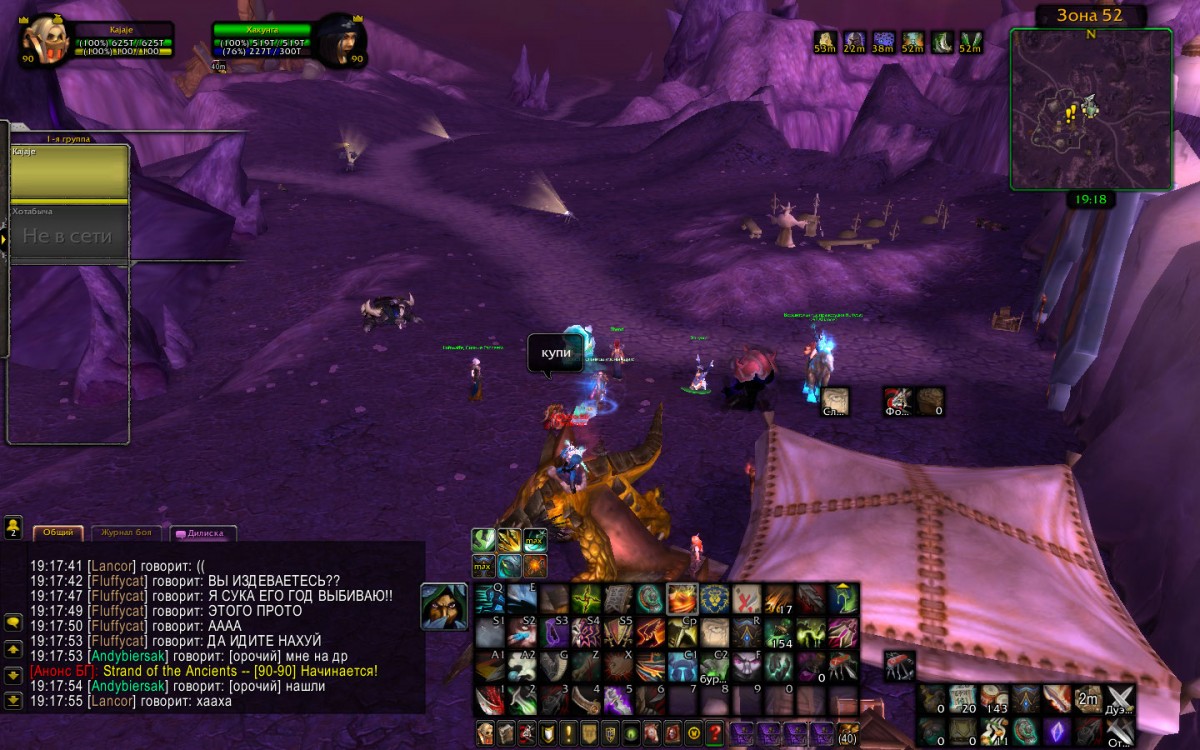Use the red question mark help button
This screenshot has height=750, width=1200.
pos(714,733)
